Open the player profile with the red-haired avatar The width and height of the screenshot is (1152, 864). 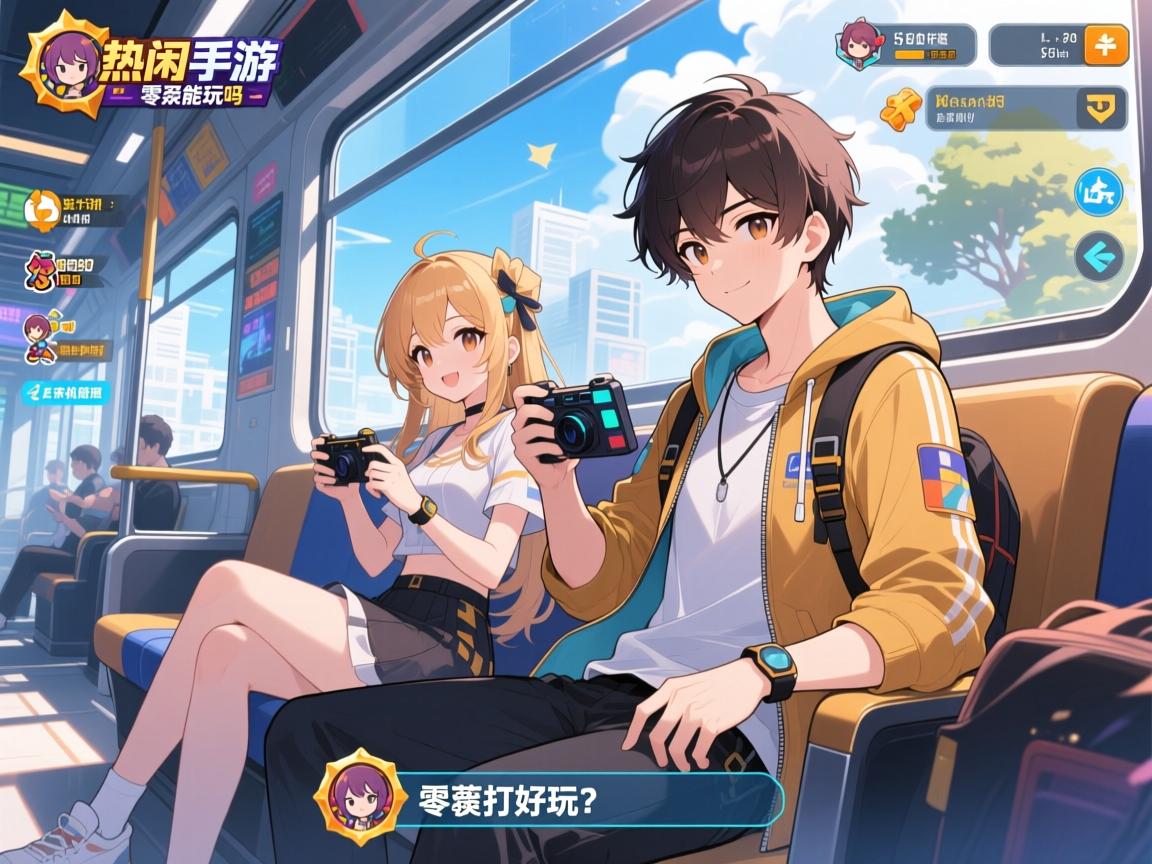[858, 44]
